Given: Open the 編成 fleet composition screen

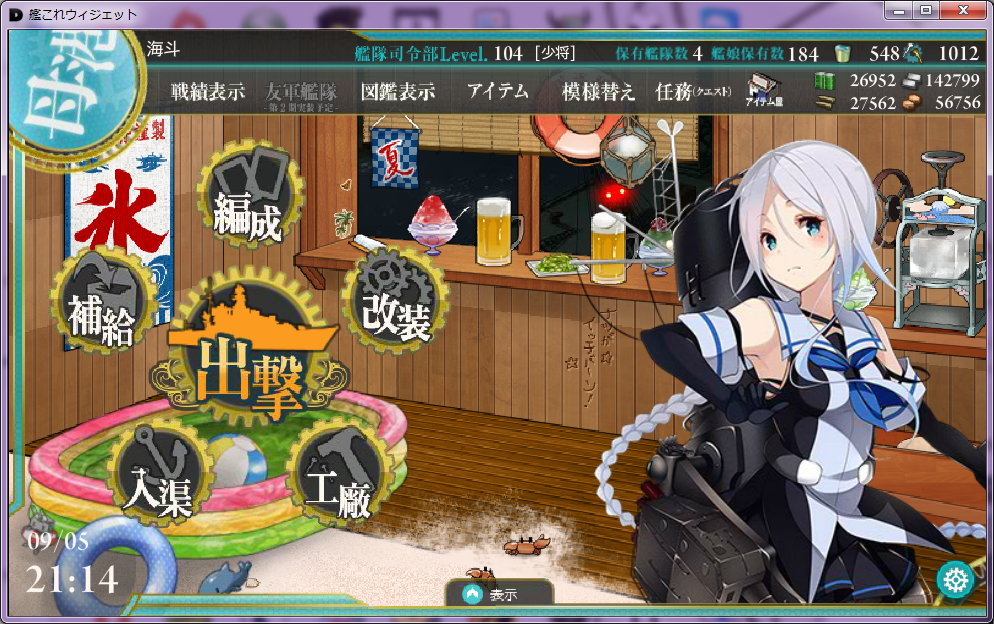Looking at the screenshot, I should (247, 203).
